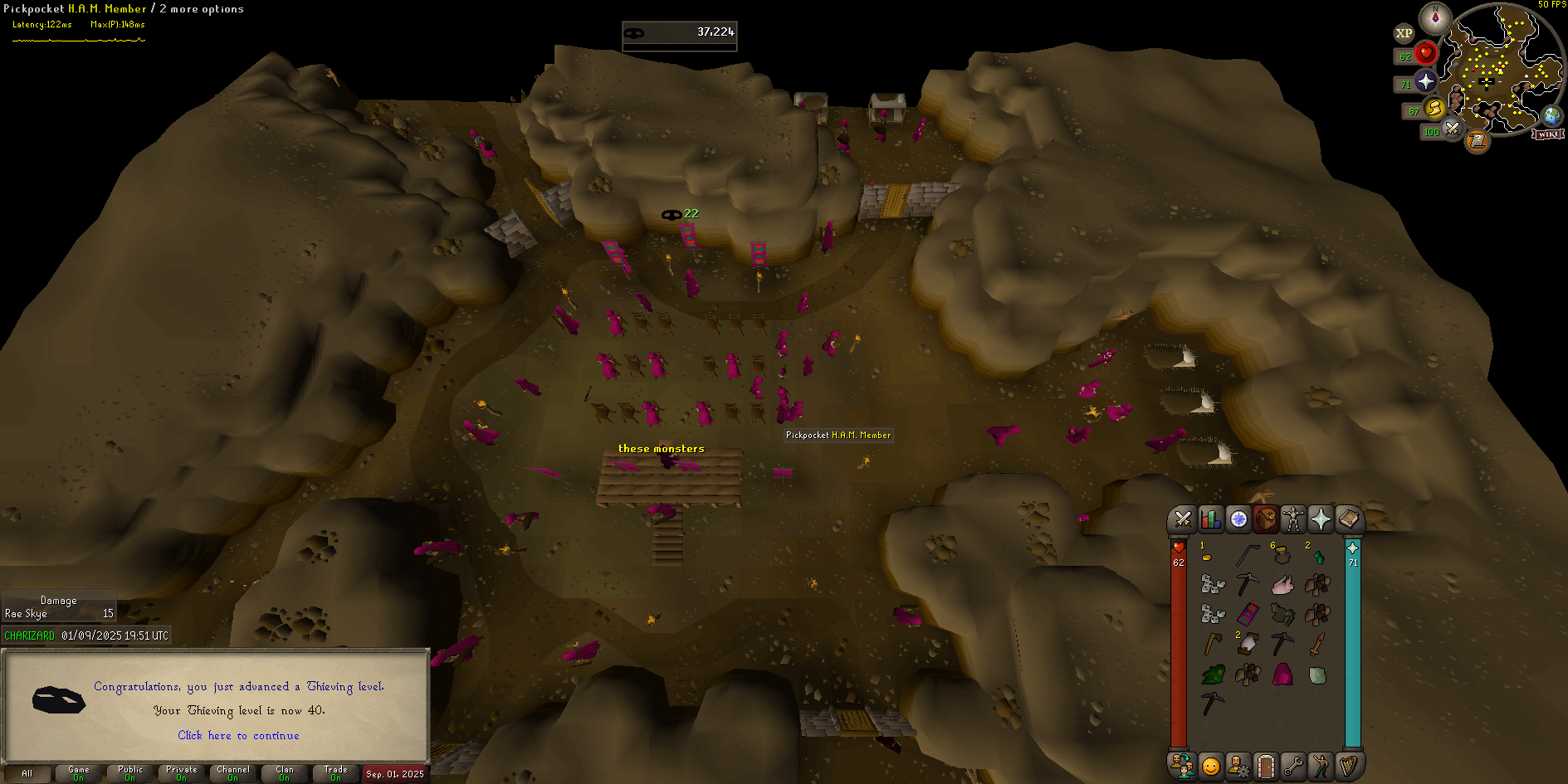
Task: Open the Combat Options tab
Action: (1183, 519)
